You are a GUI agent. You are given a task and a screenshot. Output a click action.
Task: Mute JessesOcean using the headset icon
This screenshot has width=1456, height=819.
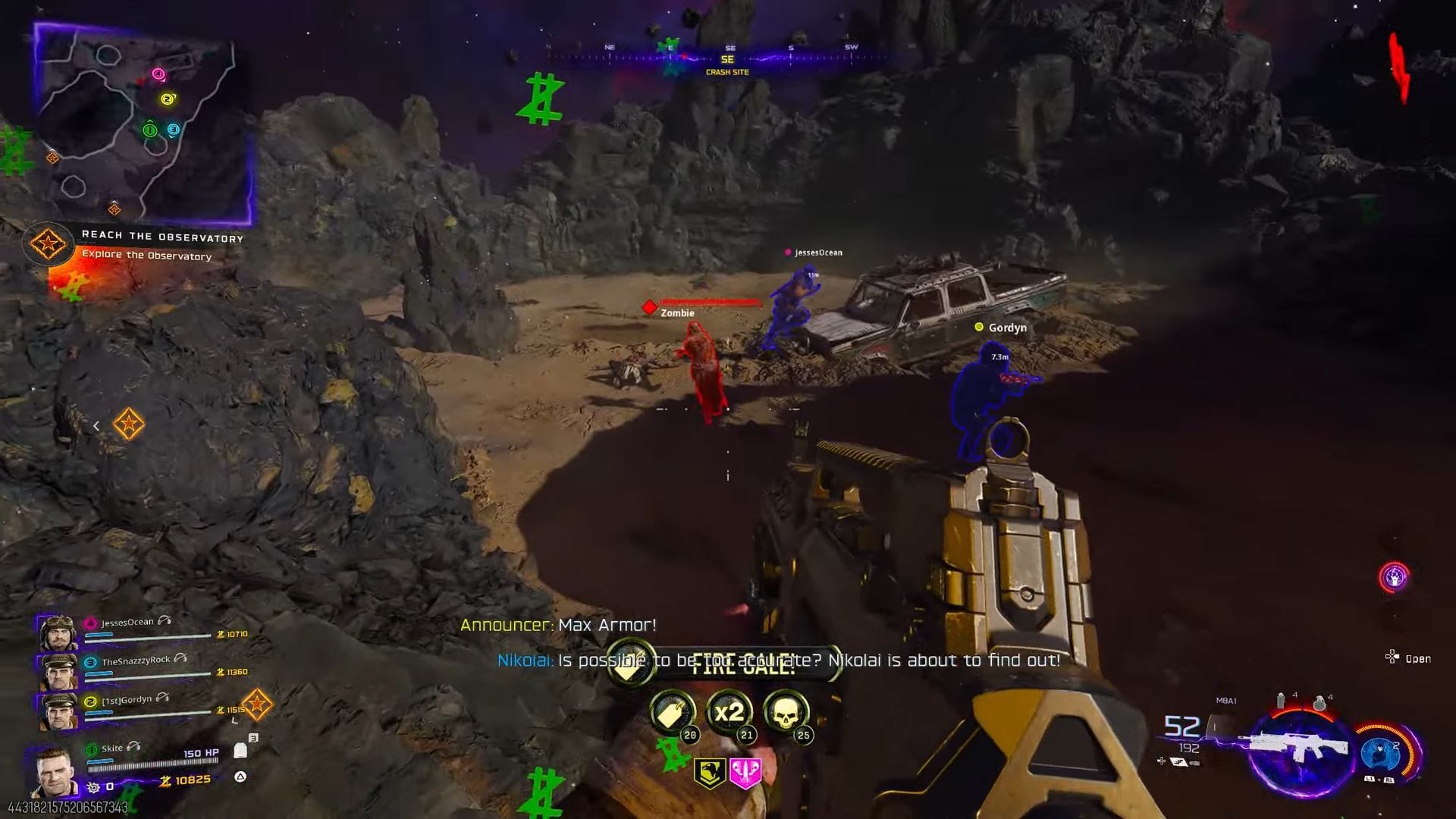[164, 621]
